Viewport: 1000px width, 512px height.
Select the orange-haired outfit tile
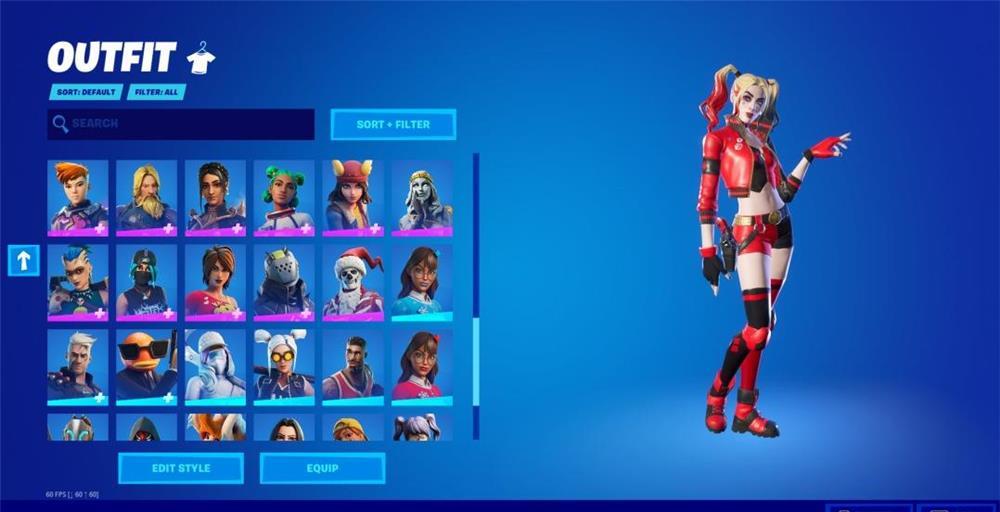point(78,197)
